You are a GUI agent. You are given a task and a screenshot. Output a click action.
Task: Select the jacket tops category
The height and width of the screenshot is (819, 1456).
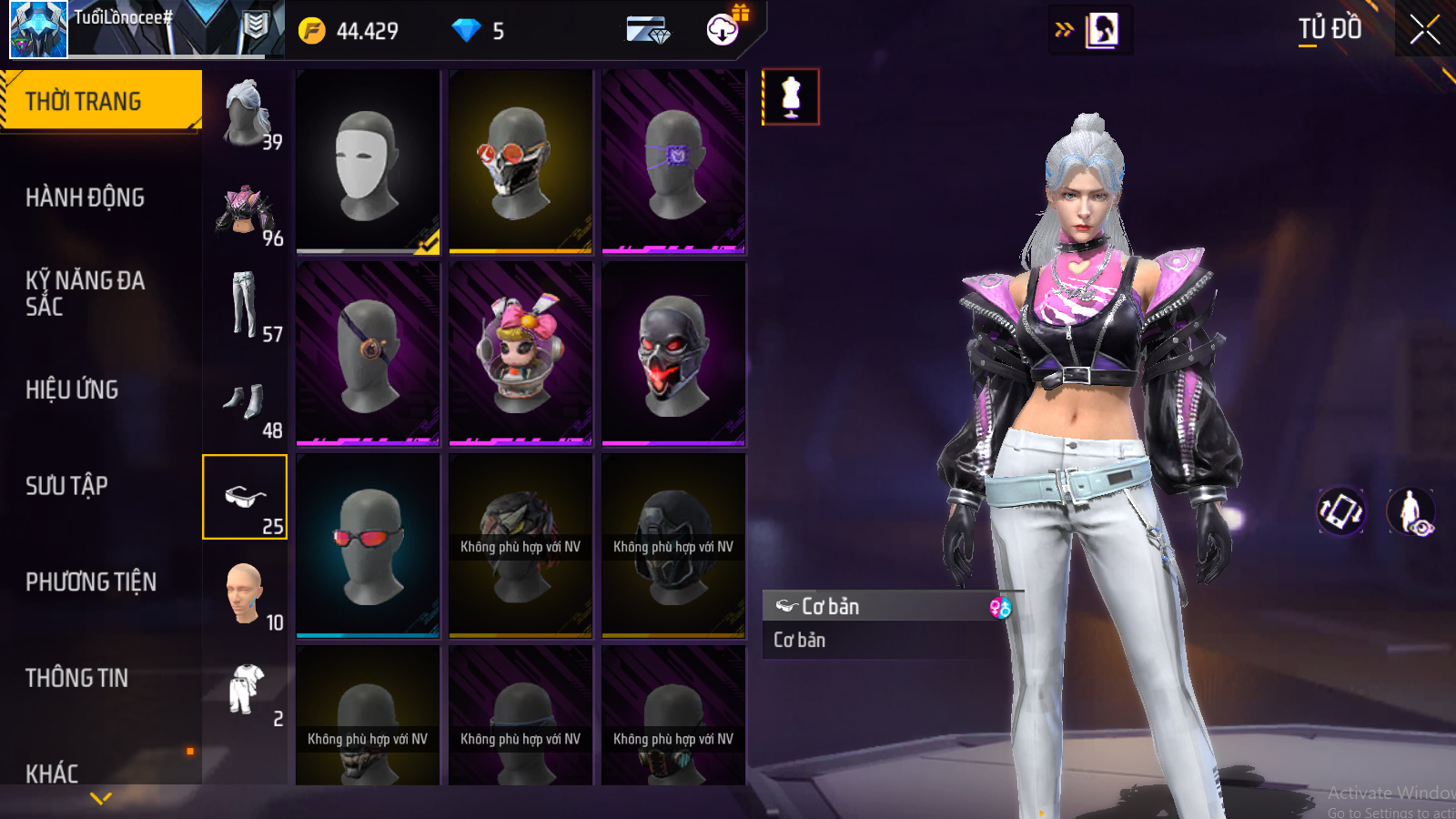tap(244, 209)
